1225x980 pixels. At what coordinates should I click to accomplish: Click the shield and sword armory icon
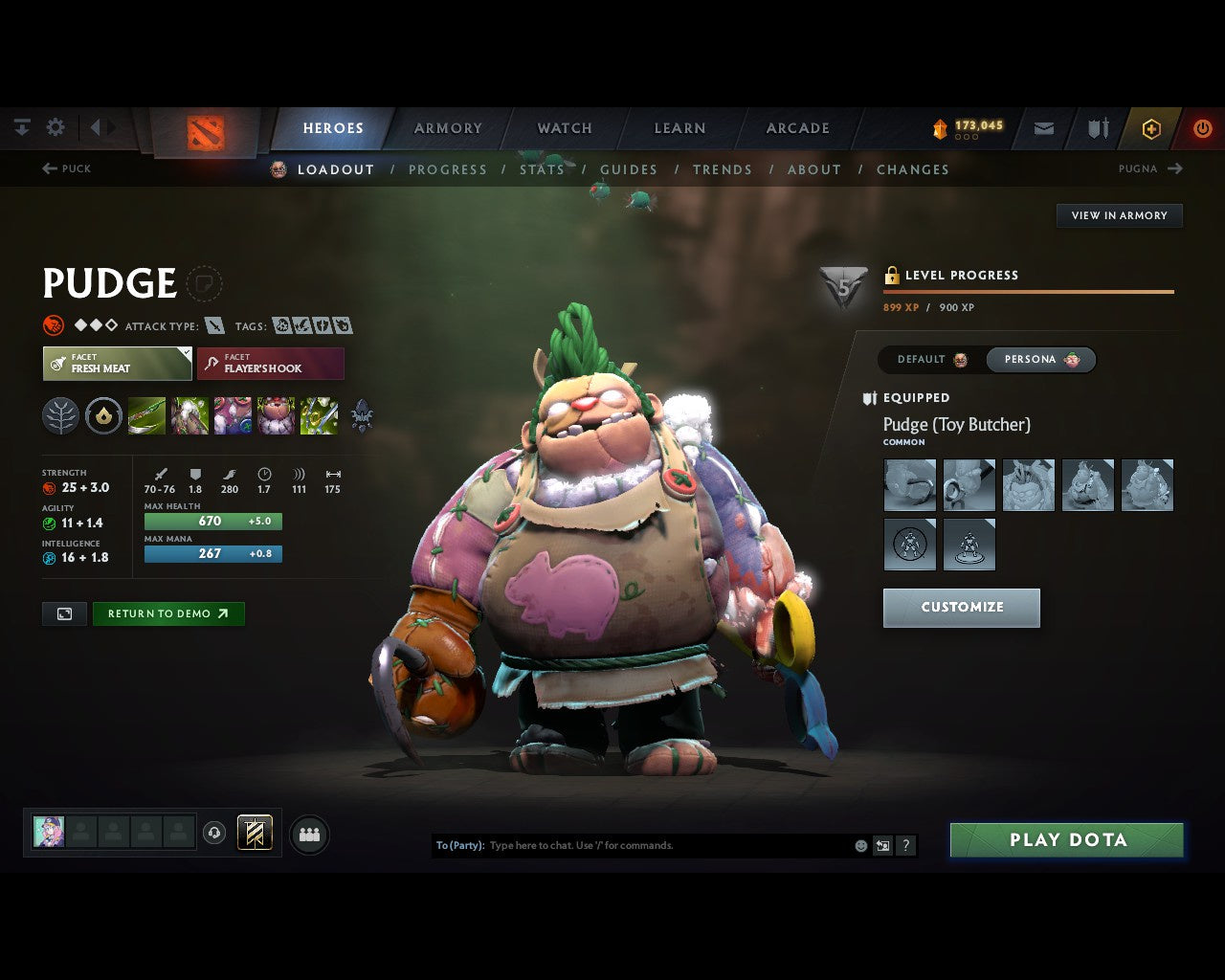(x=1096, y=127)
